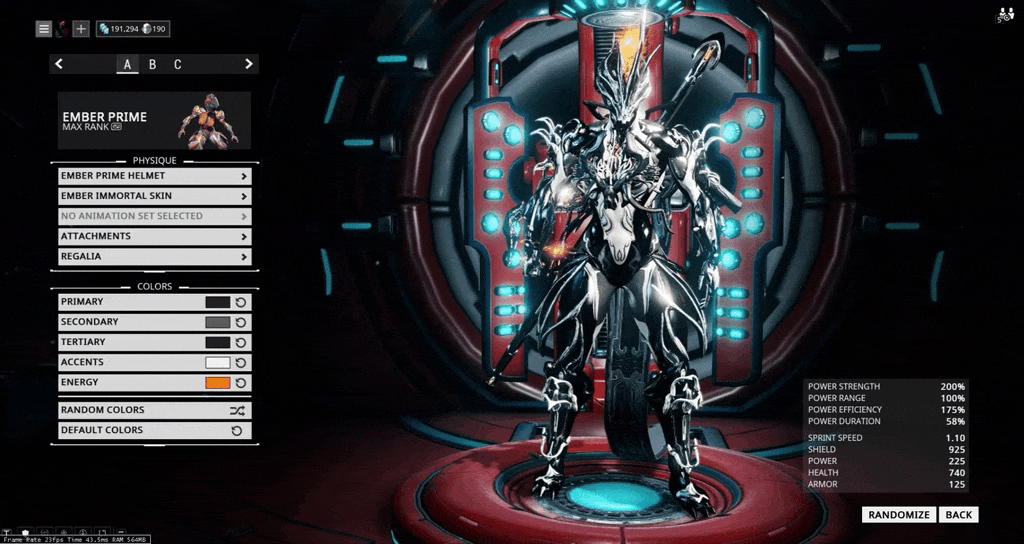Switch to appearance config B
This screenshot has height=544, width=1024.
pyautogui.click(x=153, y=65)
